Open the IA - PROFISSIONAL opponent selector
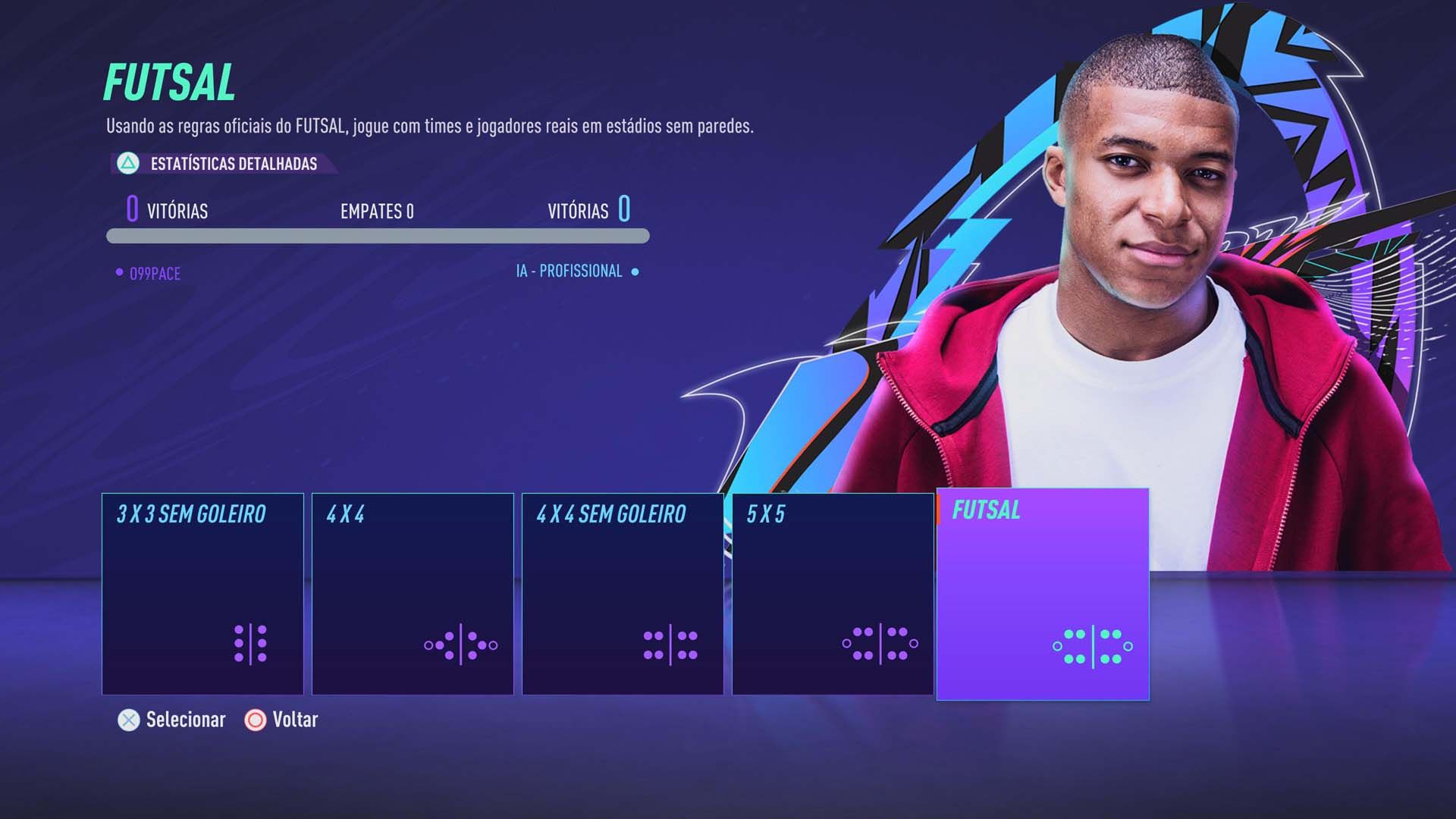1456x819 pixels. 569,270
